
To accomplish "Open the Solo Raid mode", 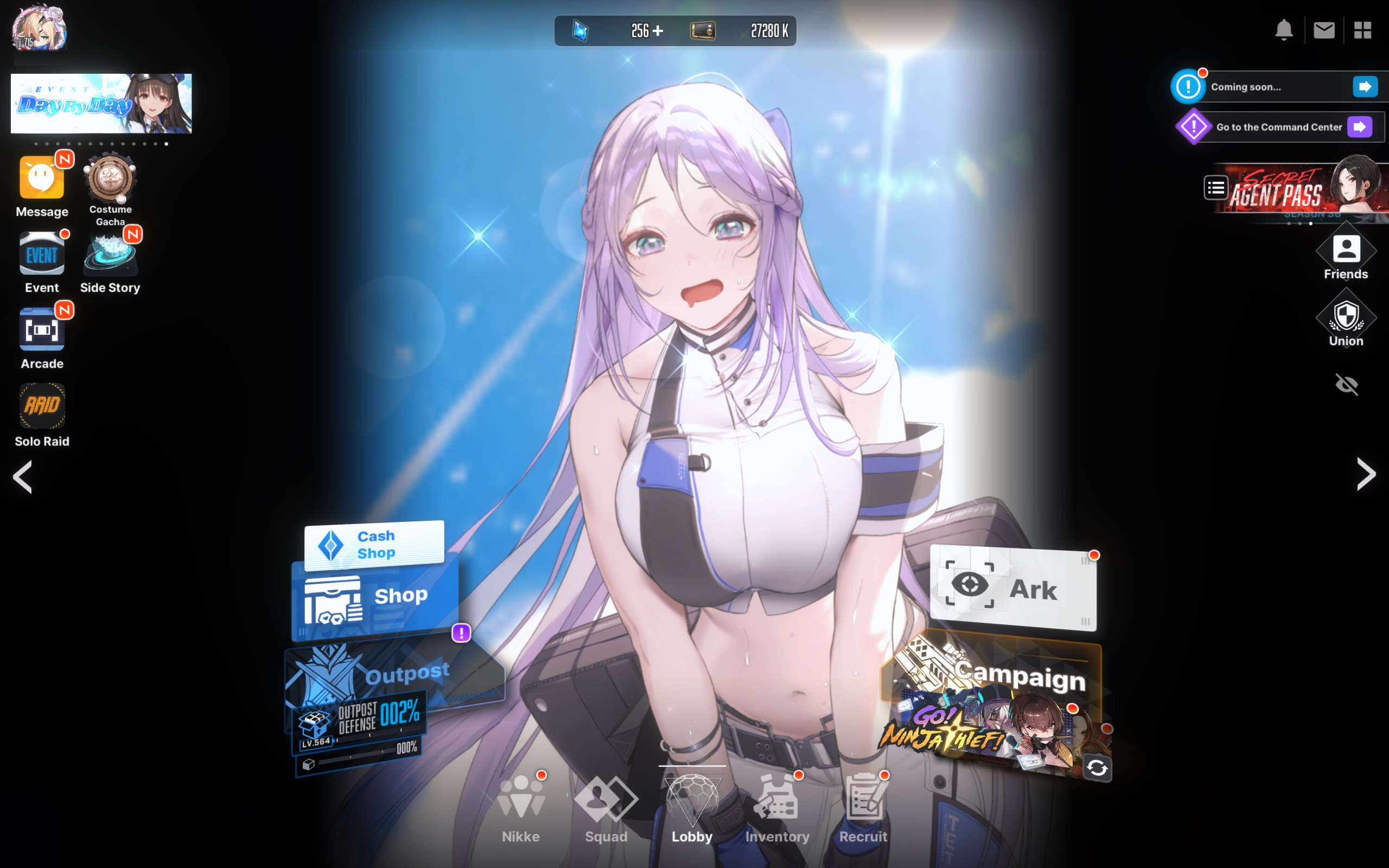I will tap(42, 406).
